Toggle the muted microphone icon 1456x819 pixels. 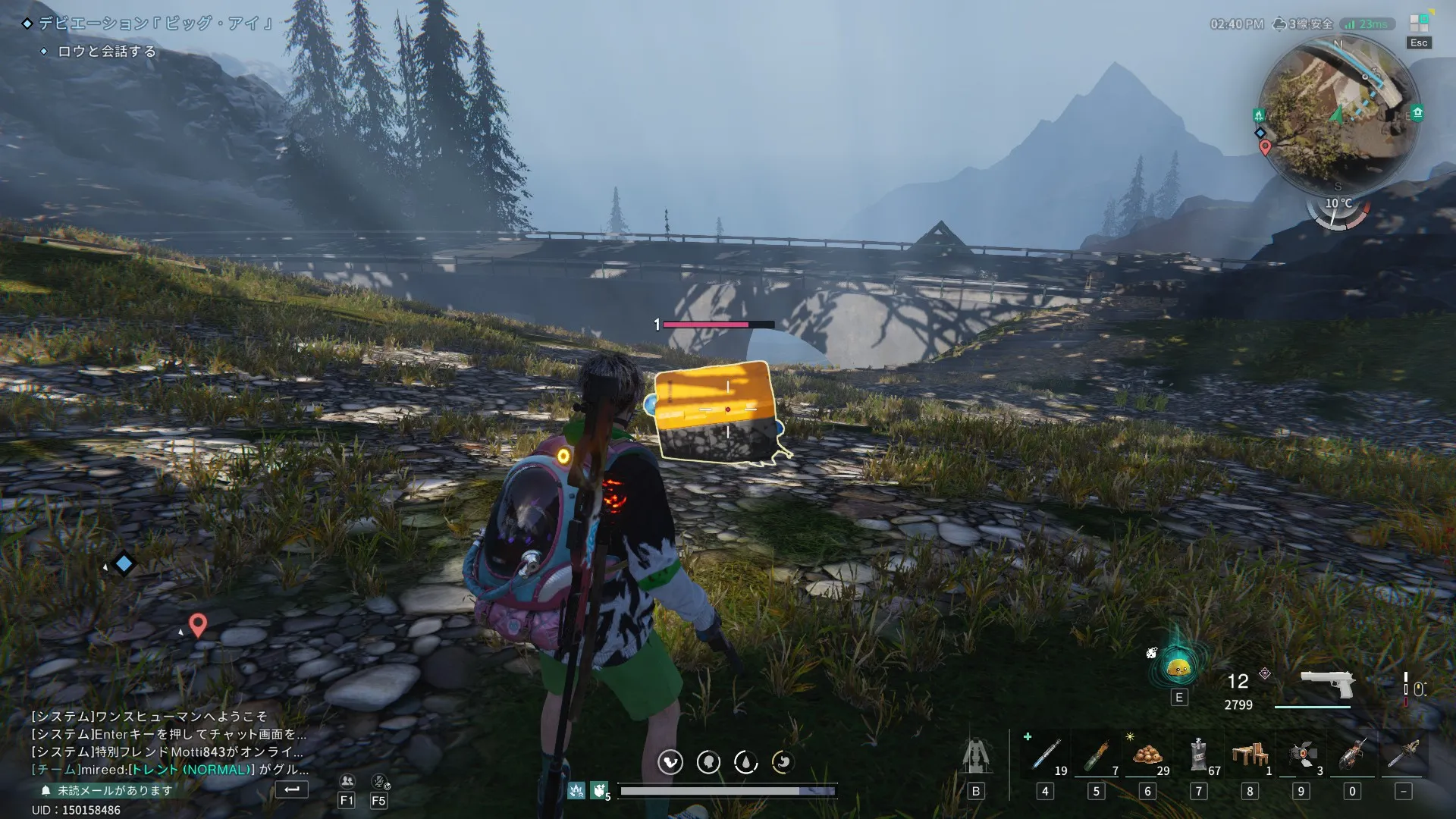pyautogui.click(x=379, y=781)
